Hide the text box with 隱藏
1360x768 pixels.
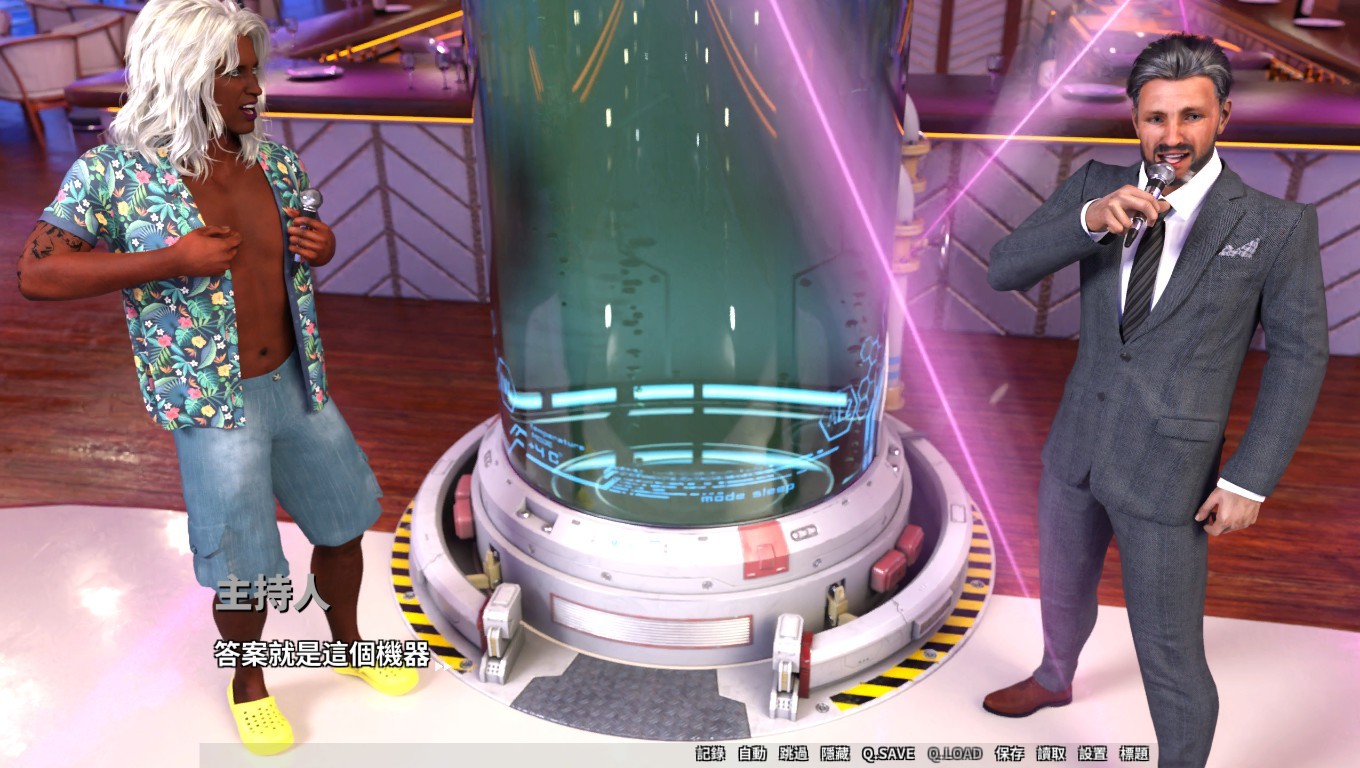click(835, 754)
